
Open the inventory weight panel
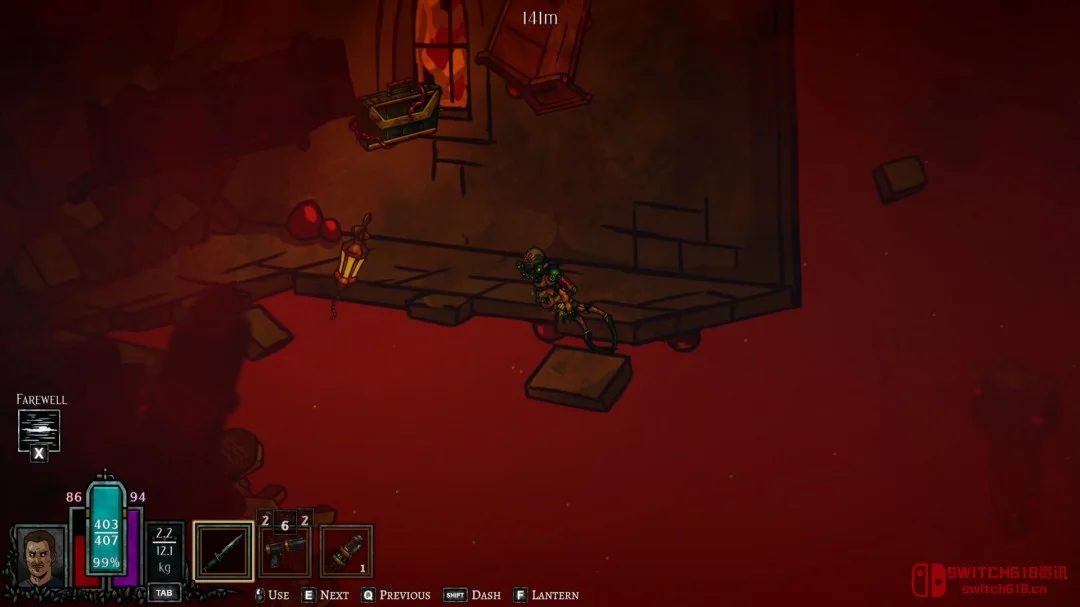coord(164,551)
